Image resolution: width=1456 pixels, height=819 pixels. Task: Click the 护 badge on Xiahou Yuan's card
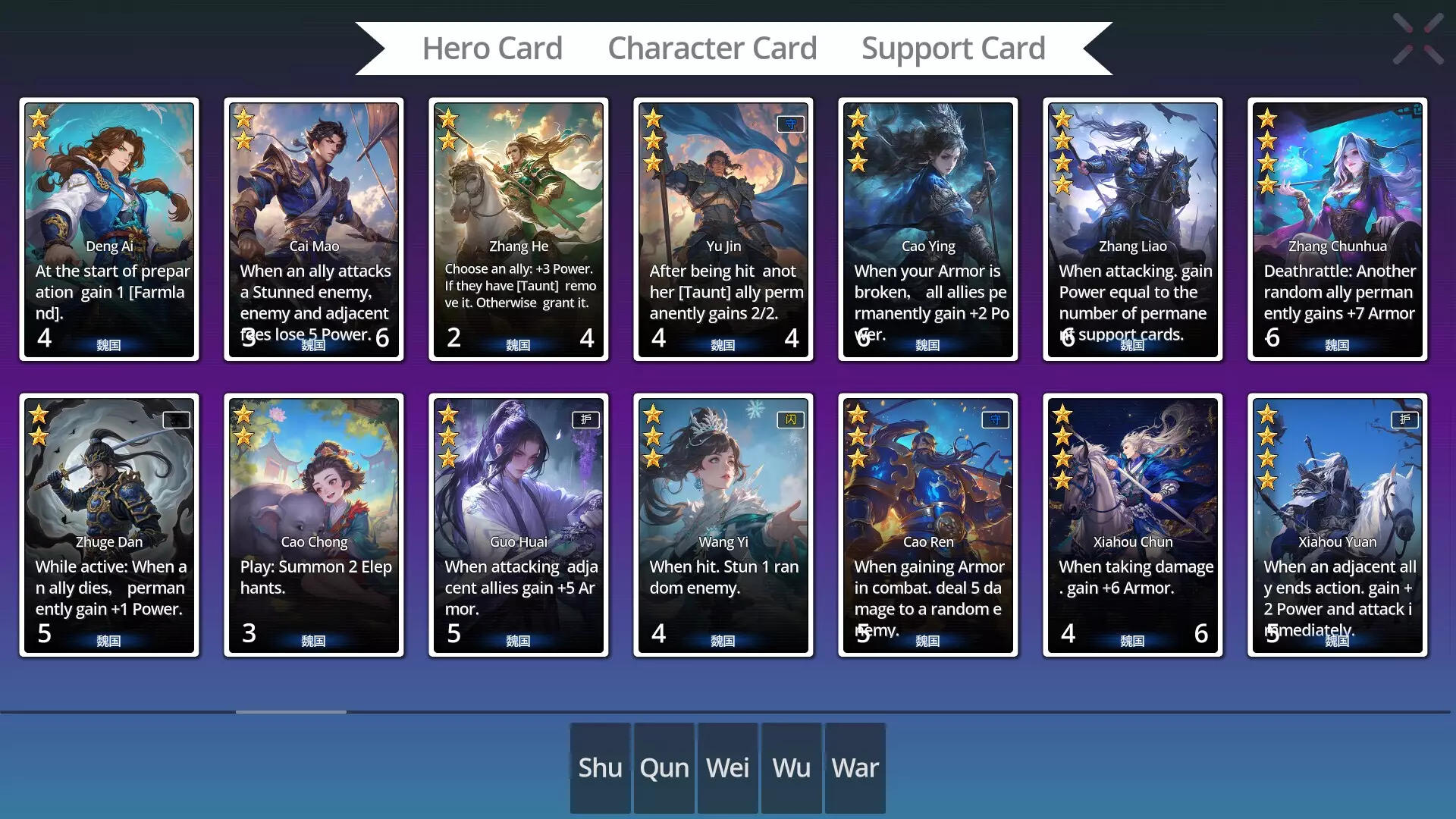(x=1404, y=419)
